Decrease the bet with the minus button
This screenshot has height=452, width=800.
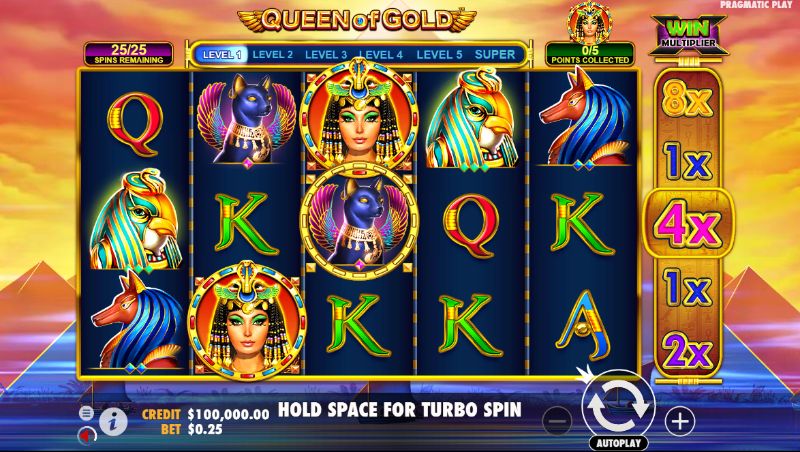pos(560,421)
